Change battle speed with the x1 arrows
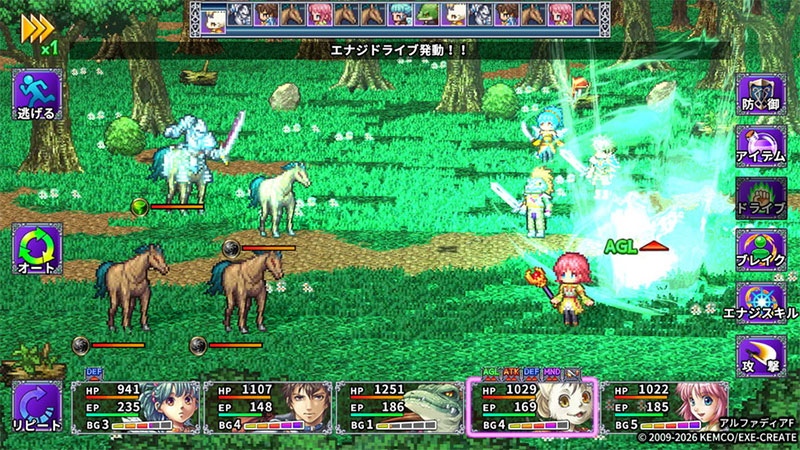The width and height of the screenshot is (800, 450). point(38,28)
